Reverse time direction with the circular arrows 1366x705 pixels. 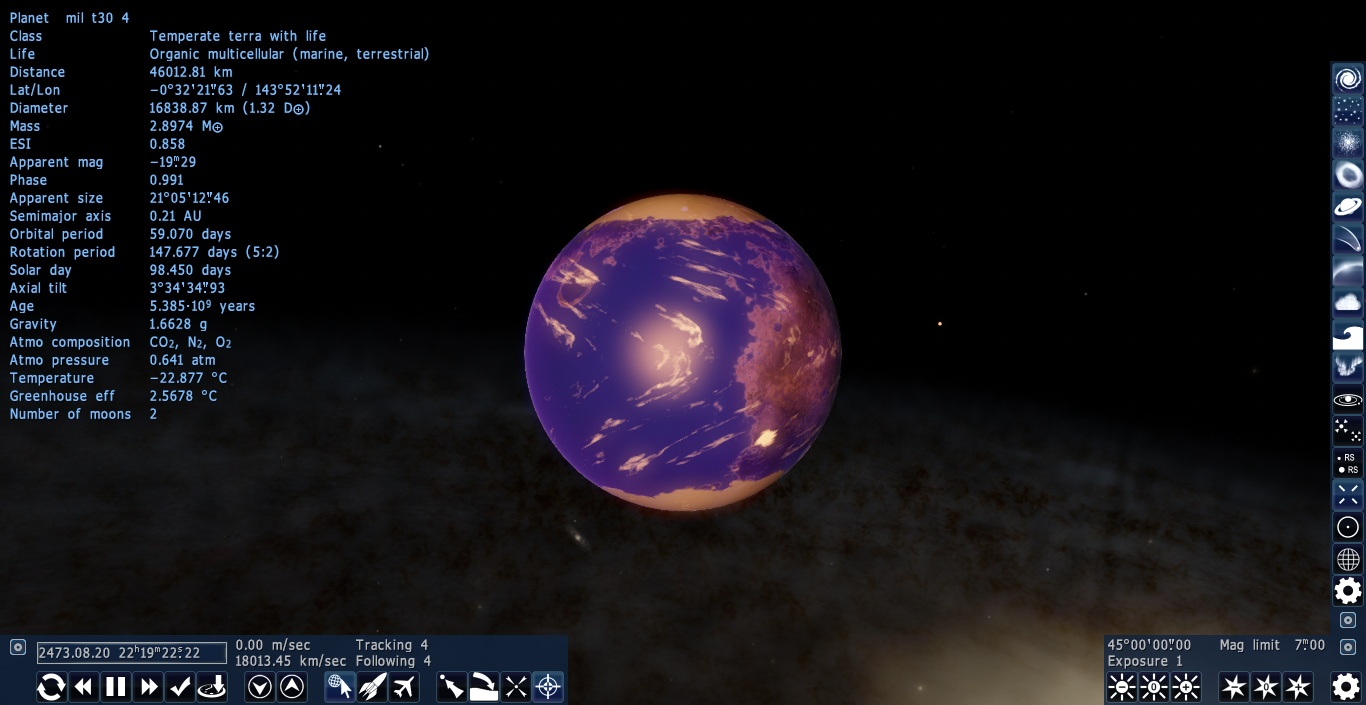pyautogui.click(x=51, y=687)
